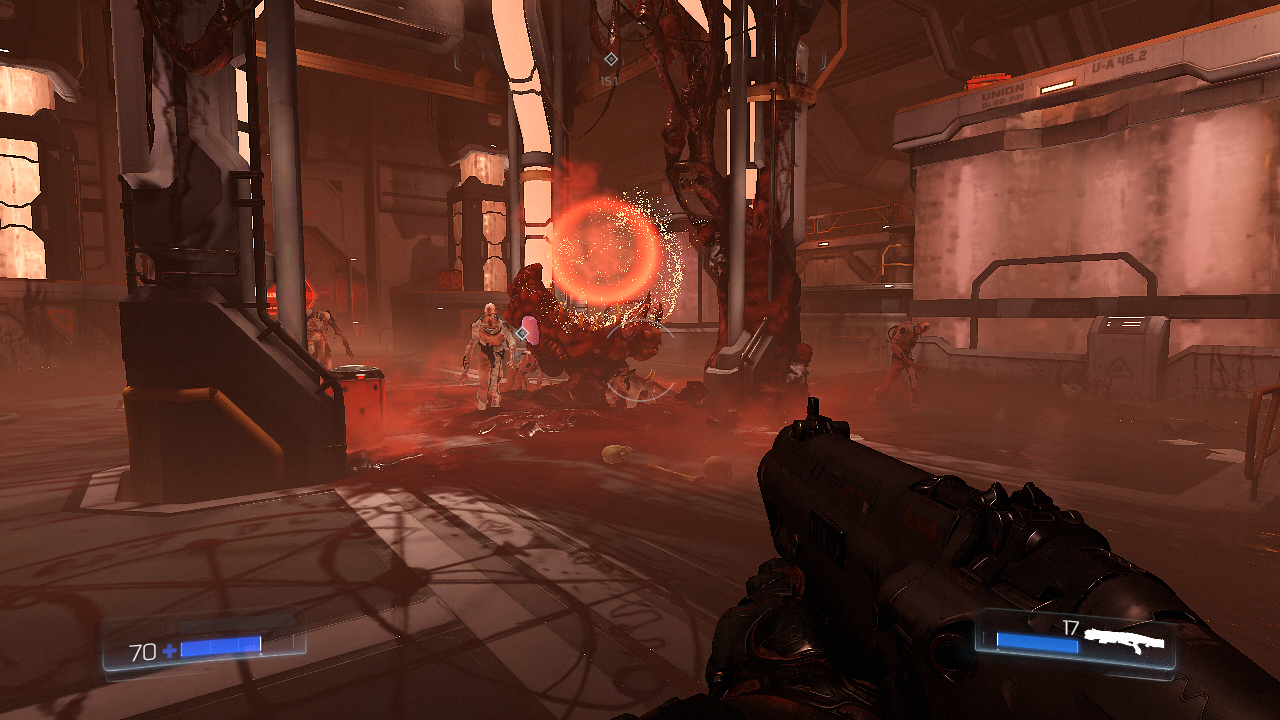Click the objective waypoint marker labeled 151
The width and height of the screenshot is (1280, 720).
(x=610, y=60)
